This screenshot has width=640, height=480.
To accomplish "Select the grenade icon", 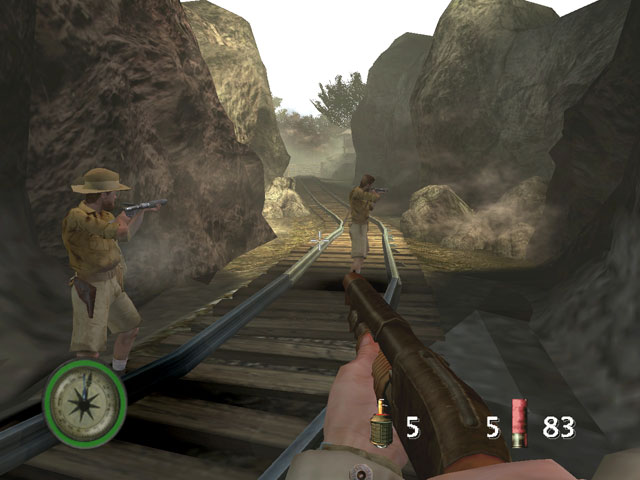I will pos(382,426).
